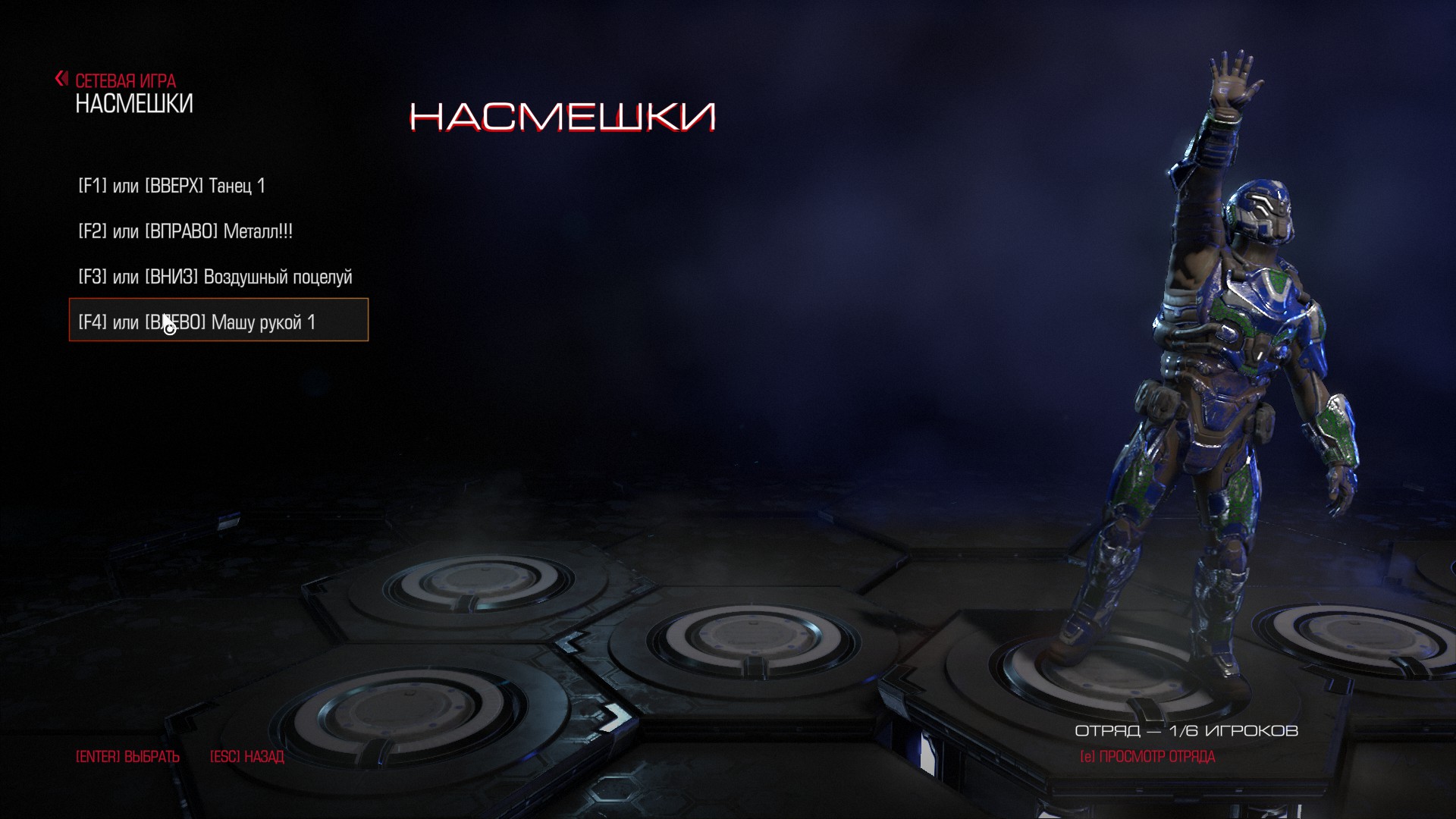Choose the Металл!!! taunt
1456x819 pixels.
(x=186, y=231)
